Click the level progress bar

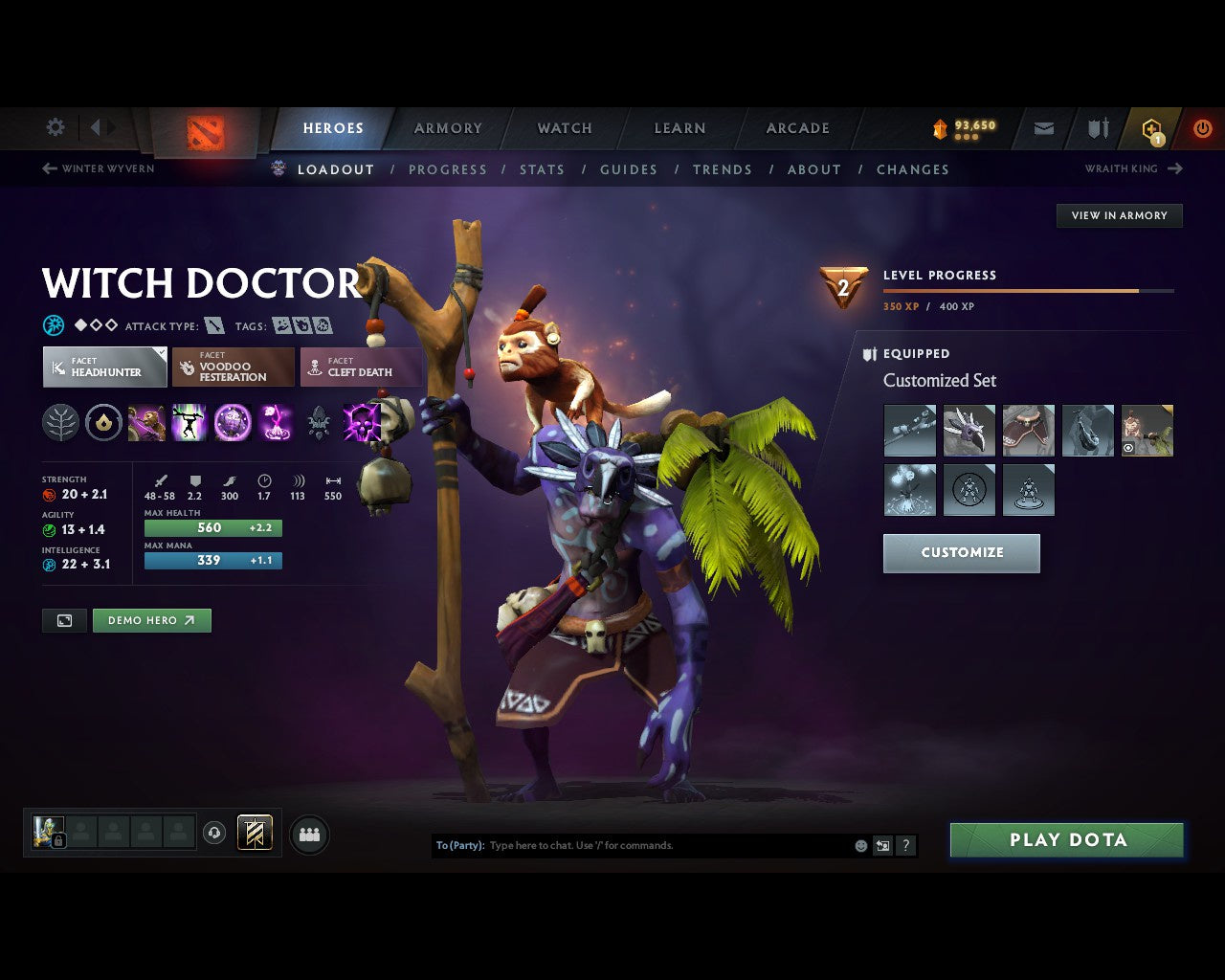tap(1029, 291)
